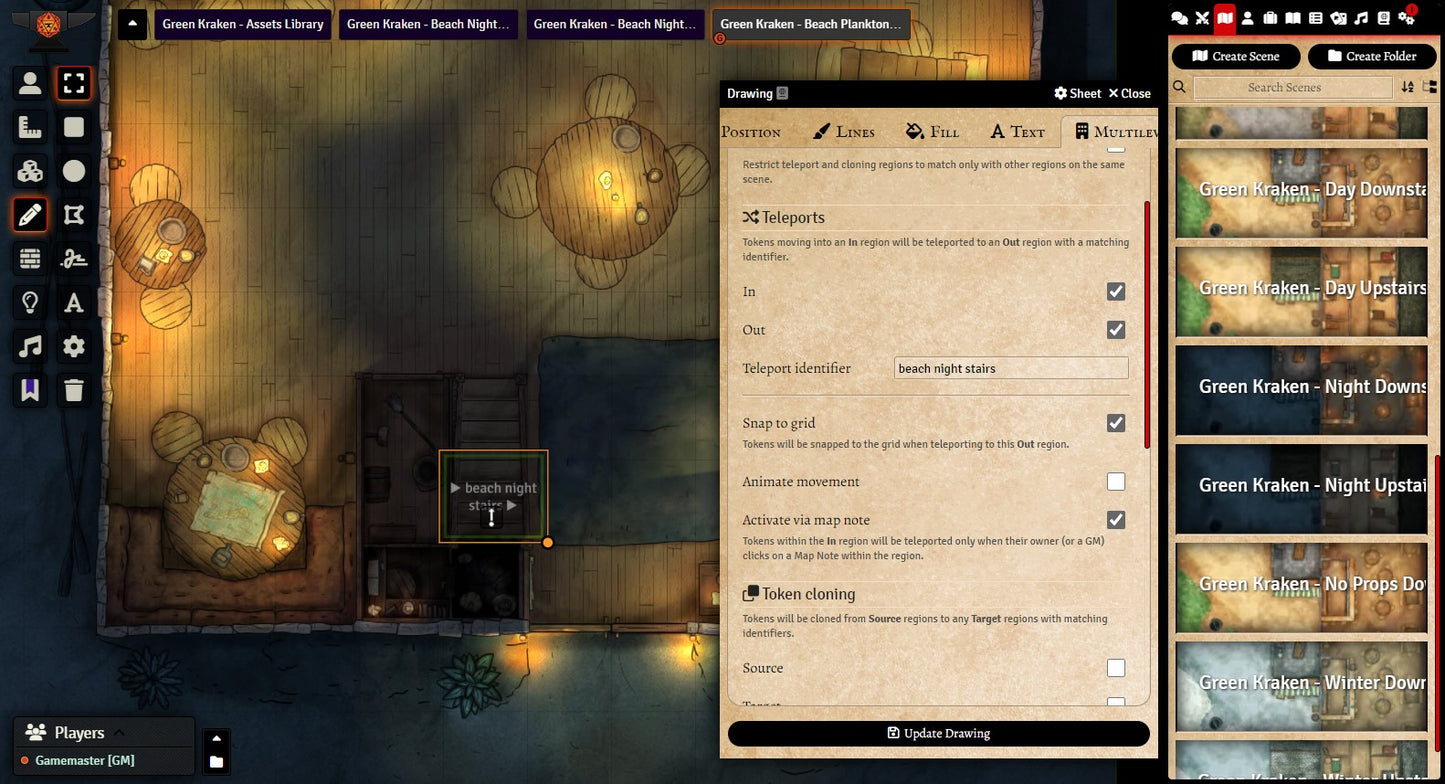The image size is (1445, 784).
Task: Click the Update Drawing button
Action: tap(938, 733)
